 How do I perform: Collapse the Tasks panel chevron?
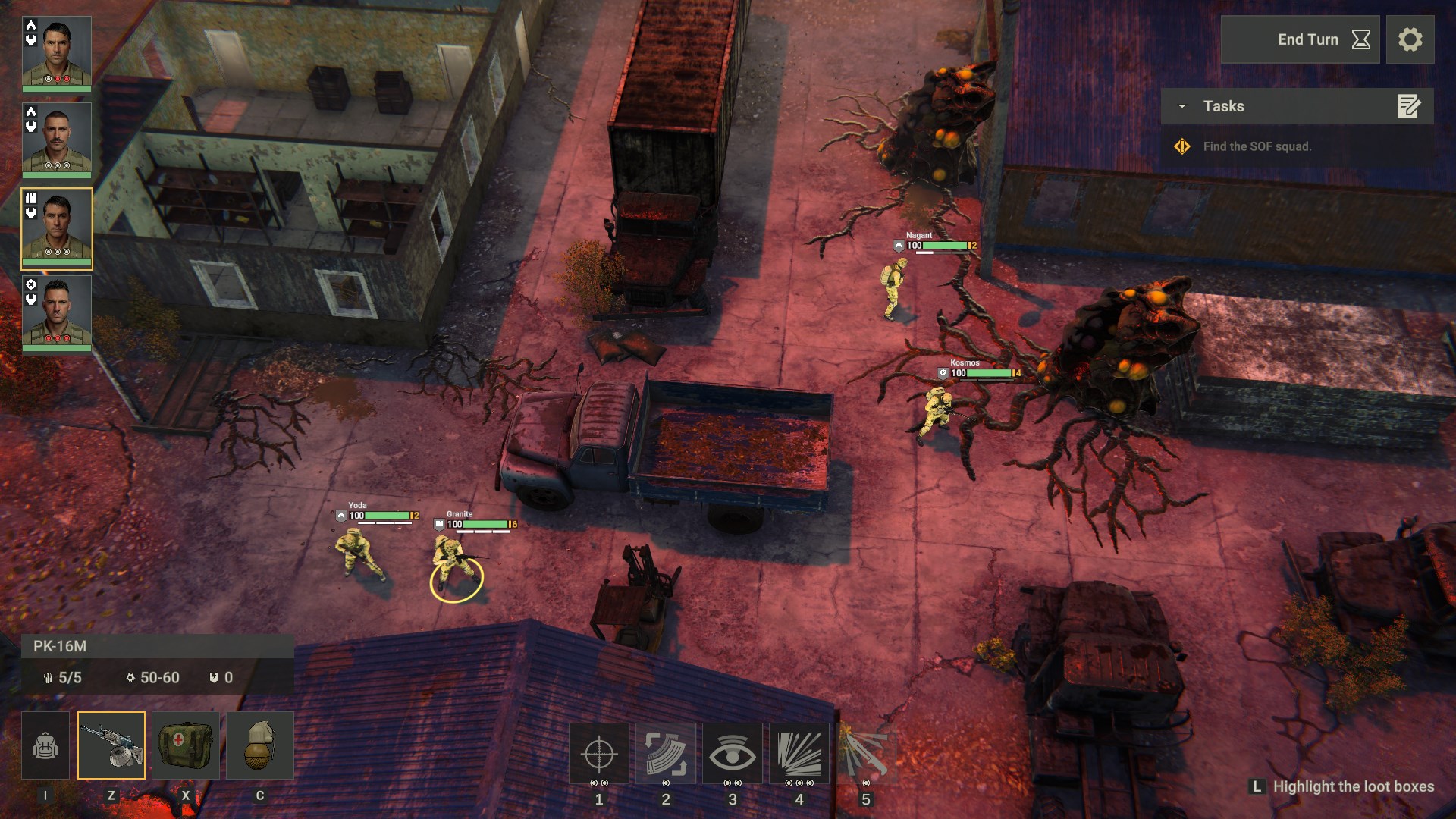point(1180,107)
